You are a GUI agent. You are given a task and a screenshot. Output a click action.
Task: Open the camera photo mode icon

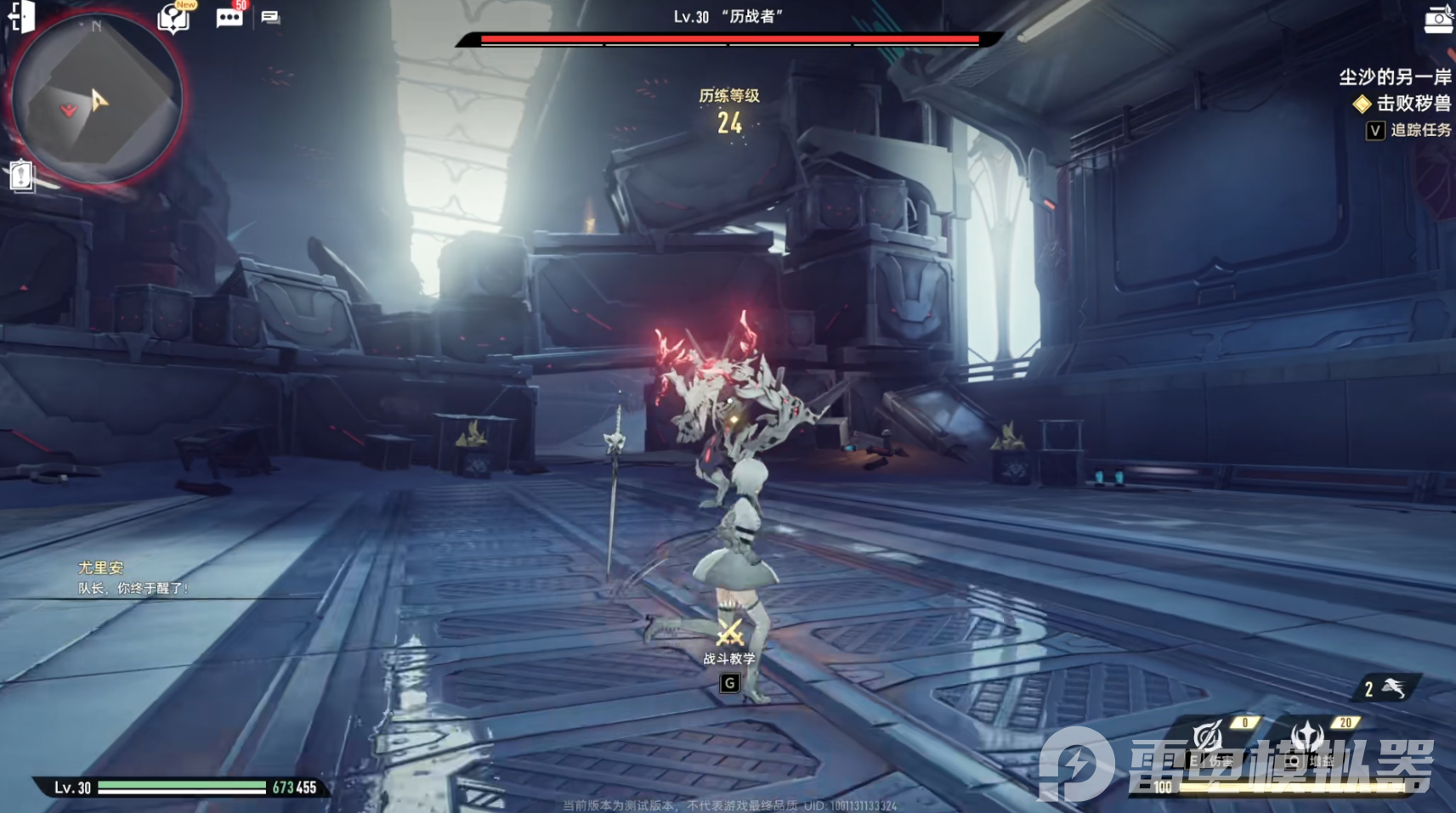[1438, 20]
